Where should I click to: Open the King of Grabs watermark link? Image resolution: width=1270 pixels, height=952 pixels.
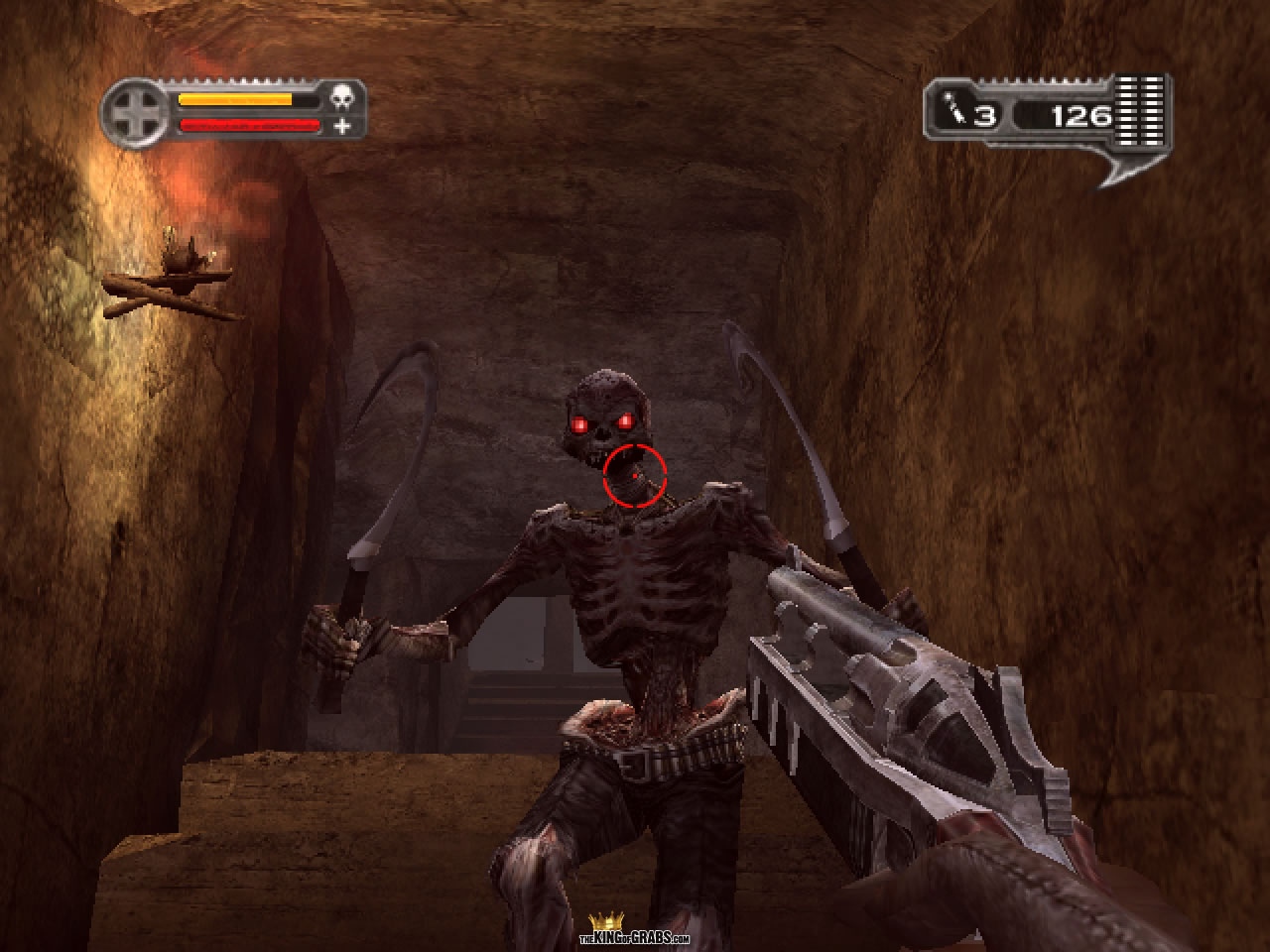coord(633,934)
